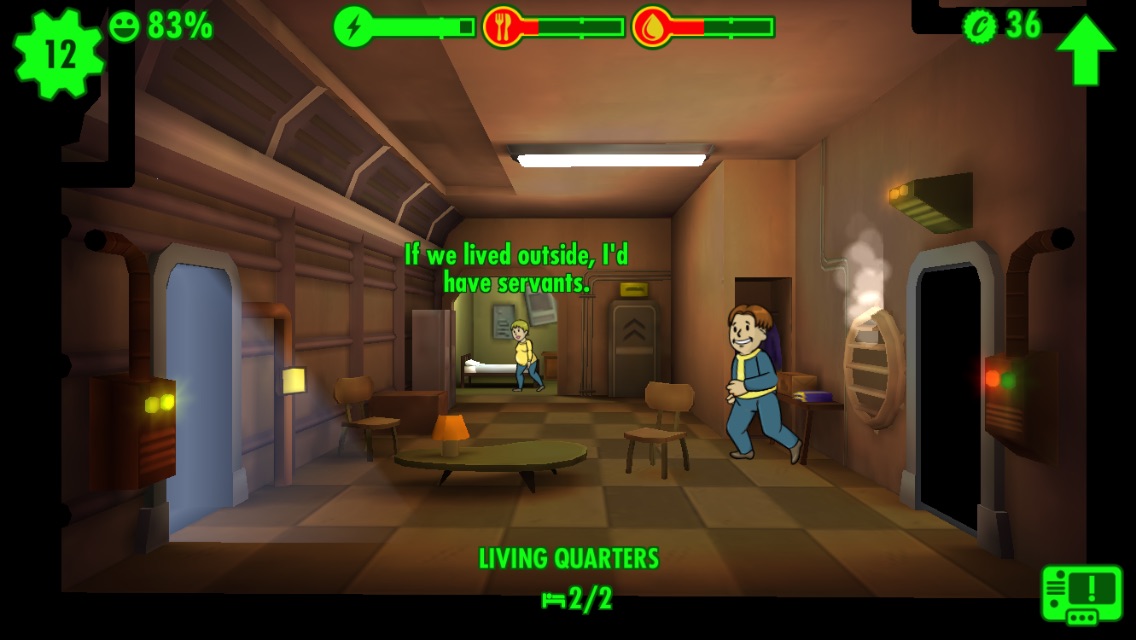
Task: Open the dweller count gear icon
Action: (x=58, y=54)
